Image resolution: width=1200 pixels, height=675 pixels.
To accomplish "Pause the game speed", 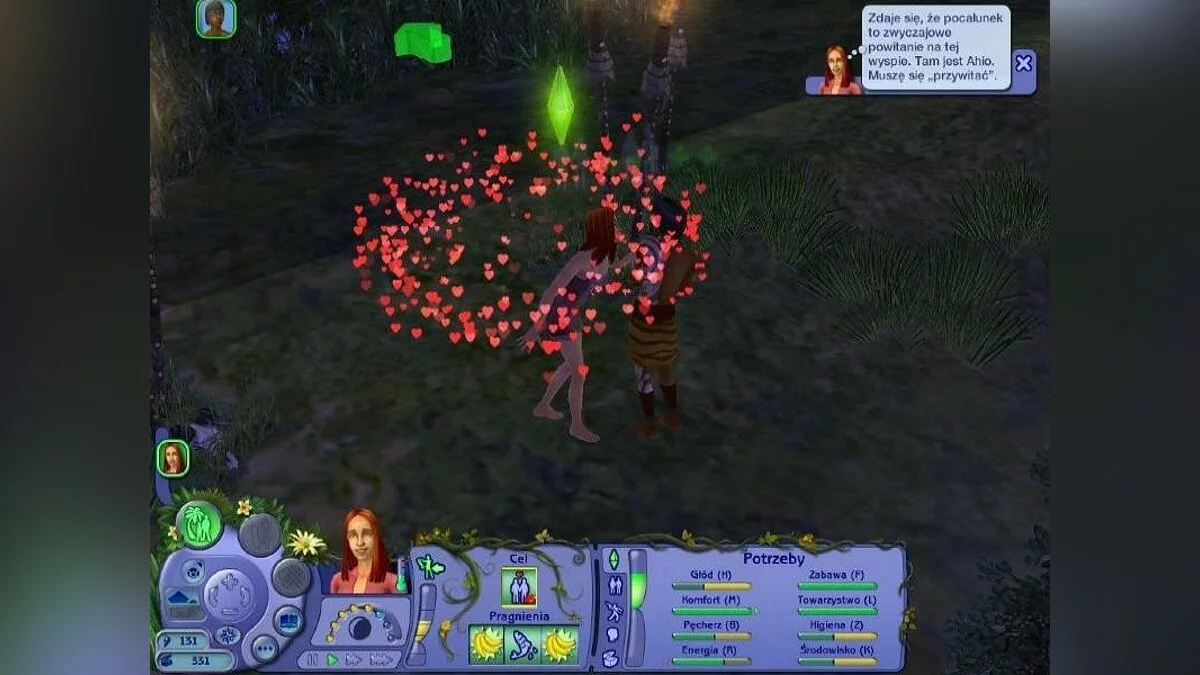I will (x=312, y=660).
